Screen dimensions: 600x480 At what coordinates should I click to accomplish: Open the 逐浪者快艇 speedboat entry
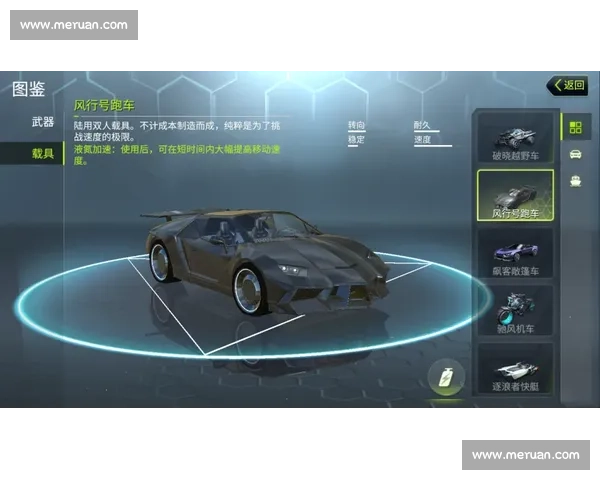click(515, 368)
